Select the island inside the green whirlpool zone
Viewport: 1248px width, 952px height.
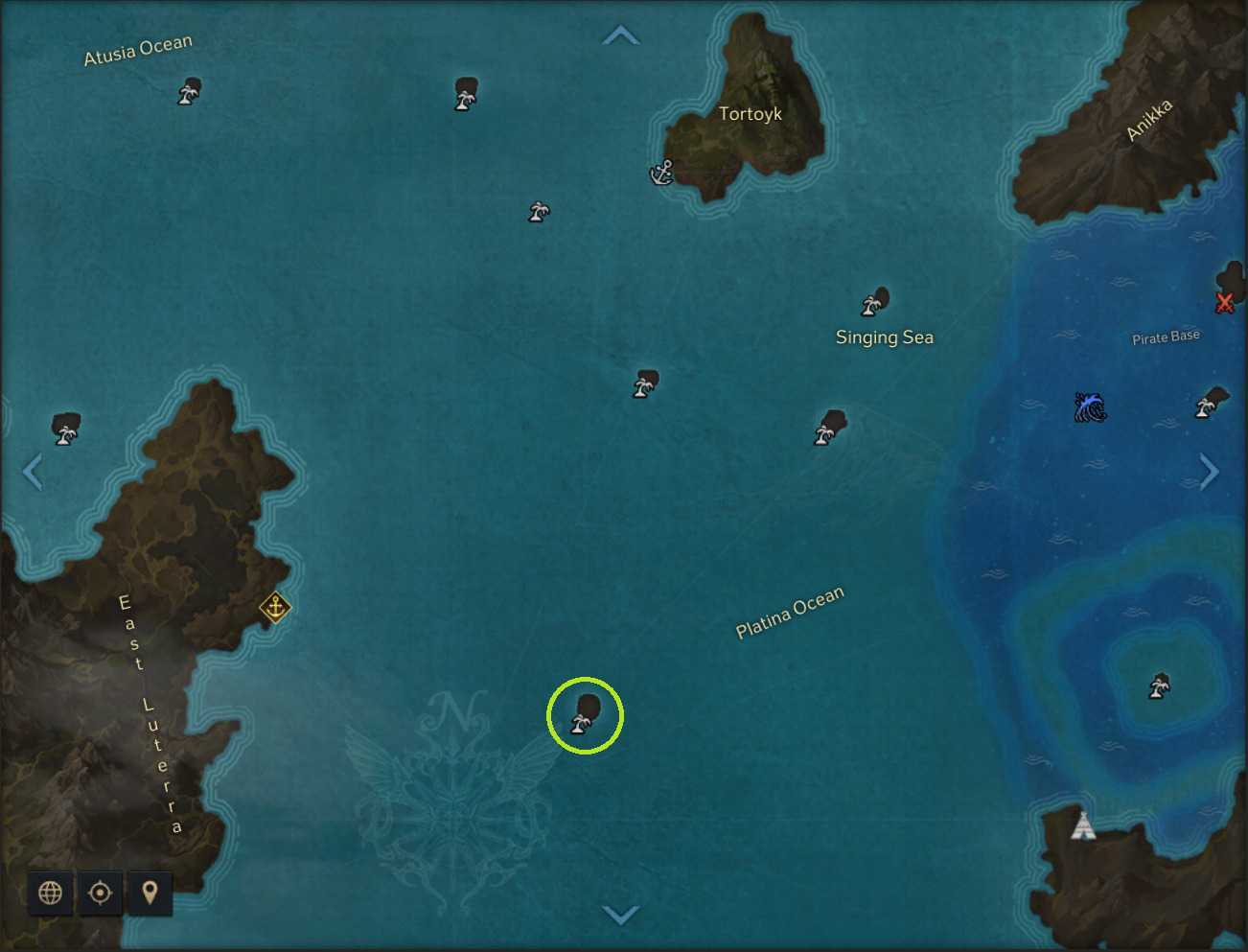point(1160,685)
